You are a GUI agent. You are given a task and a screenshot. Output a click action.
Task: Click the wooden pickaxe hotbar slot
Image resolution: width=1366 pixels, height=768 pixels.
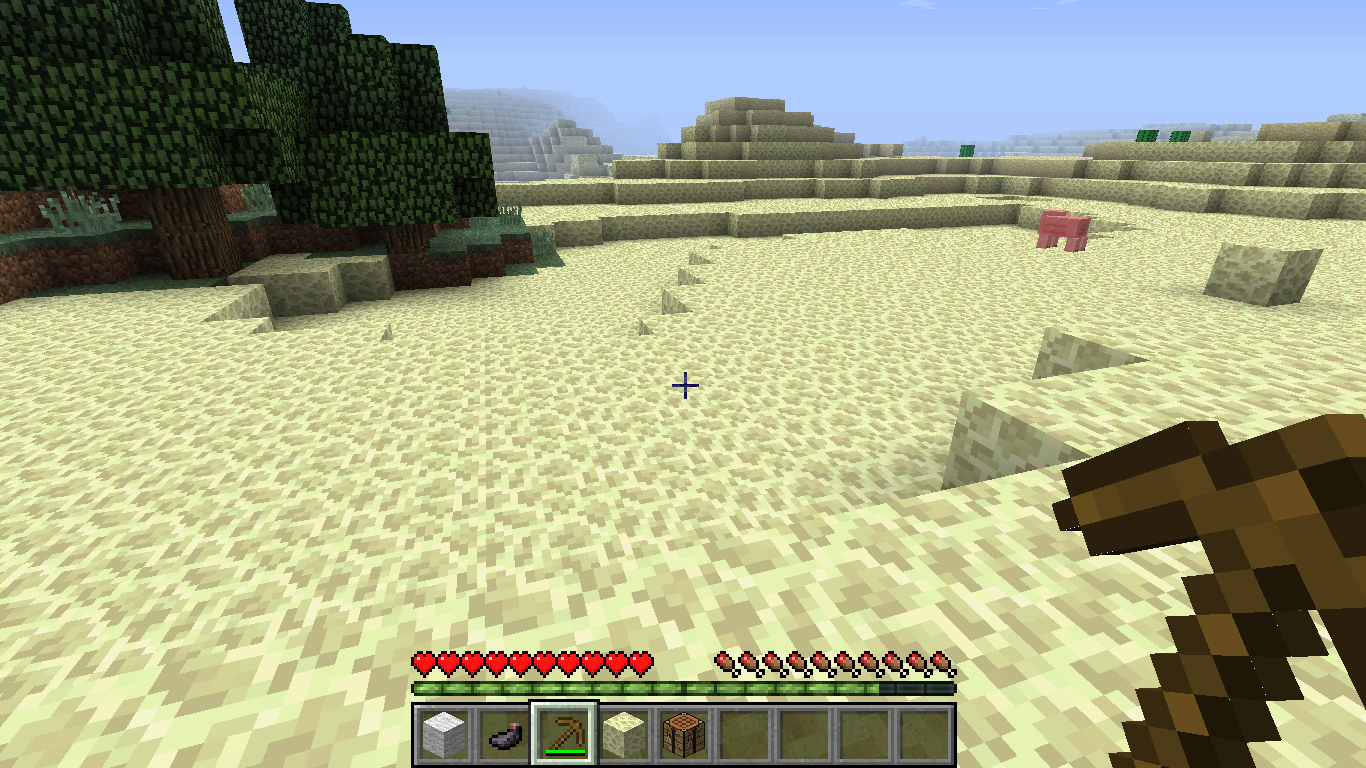pyautogui.click(x=564, y=734)
